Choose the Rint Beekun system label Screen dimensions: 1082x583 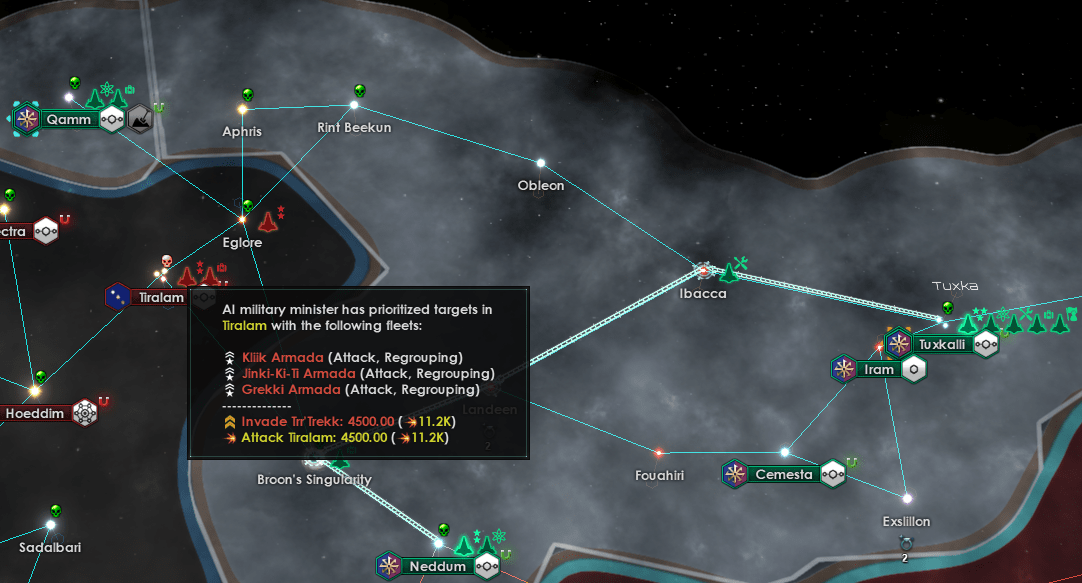coord(354,128)
